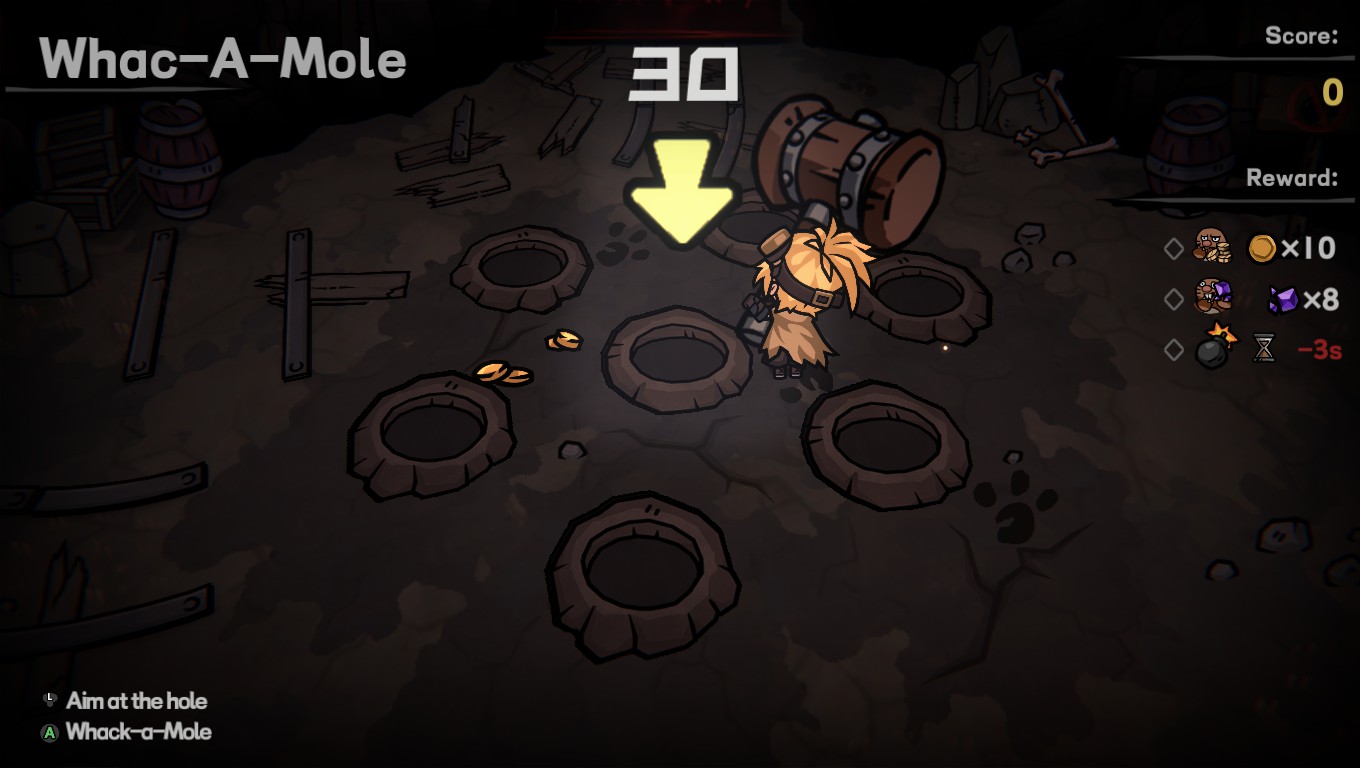Select the hole under the yellow arrow
1360x768 pixels.
[x=679, y=357]
